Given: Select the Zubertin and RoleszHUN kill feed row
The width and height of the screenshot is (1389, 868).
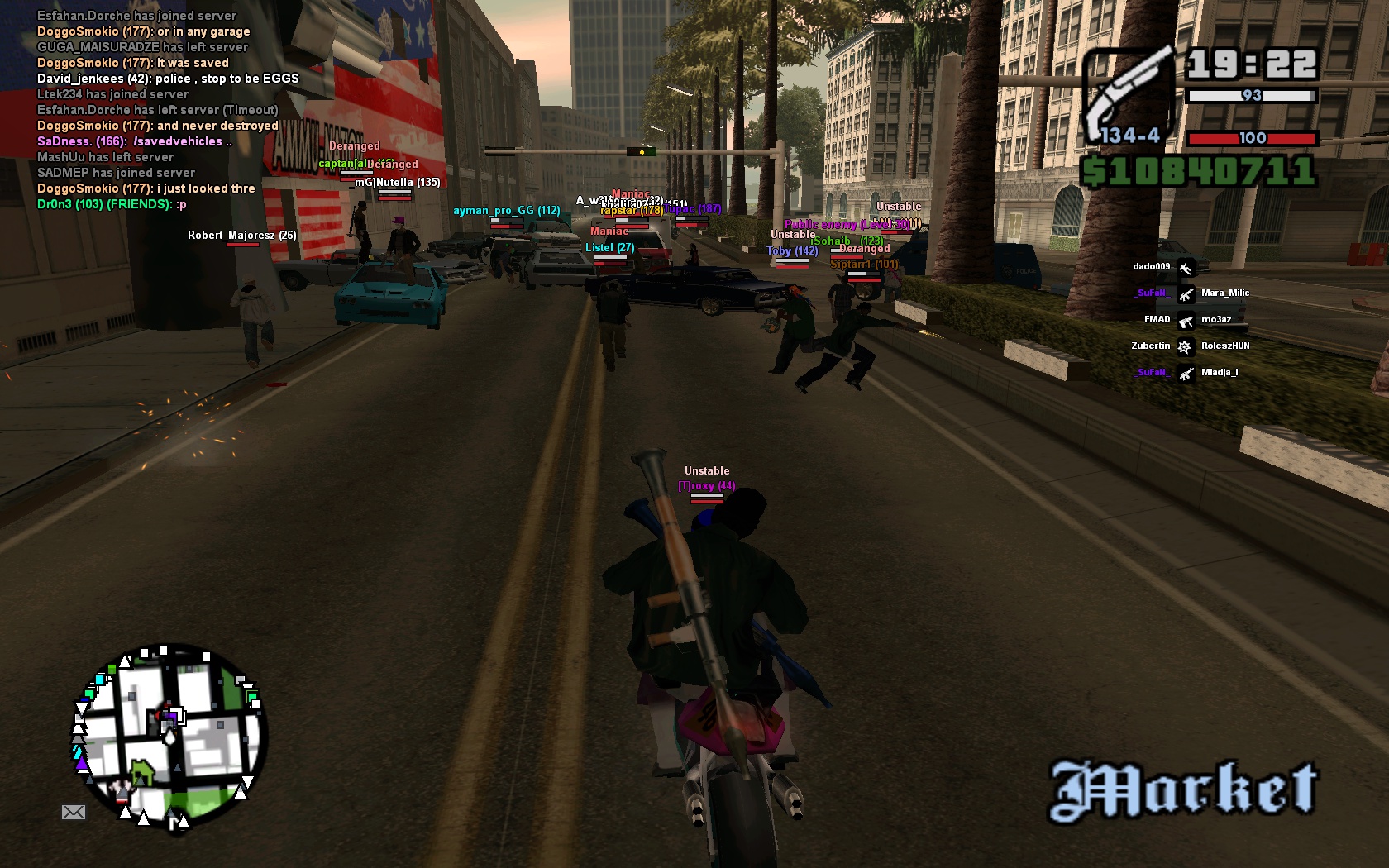Looking at the screenshot, I should [1189, 346].
